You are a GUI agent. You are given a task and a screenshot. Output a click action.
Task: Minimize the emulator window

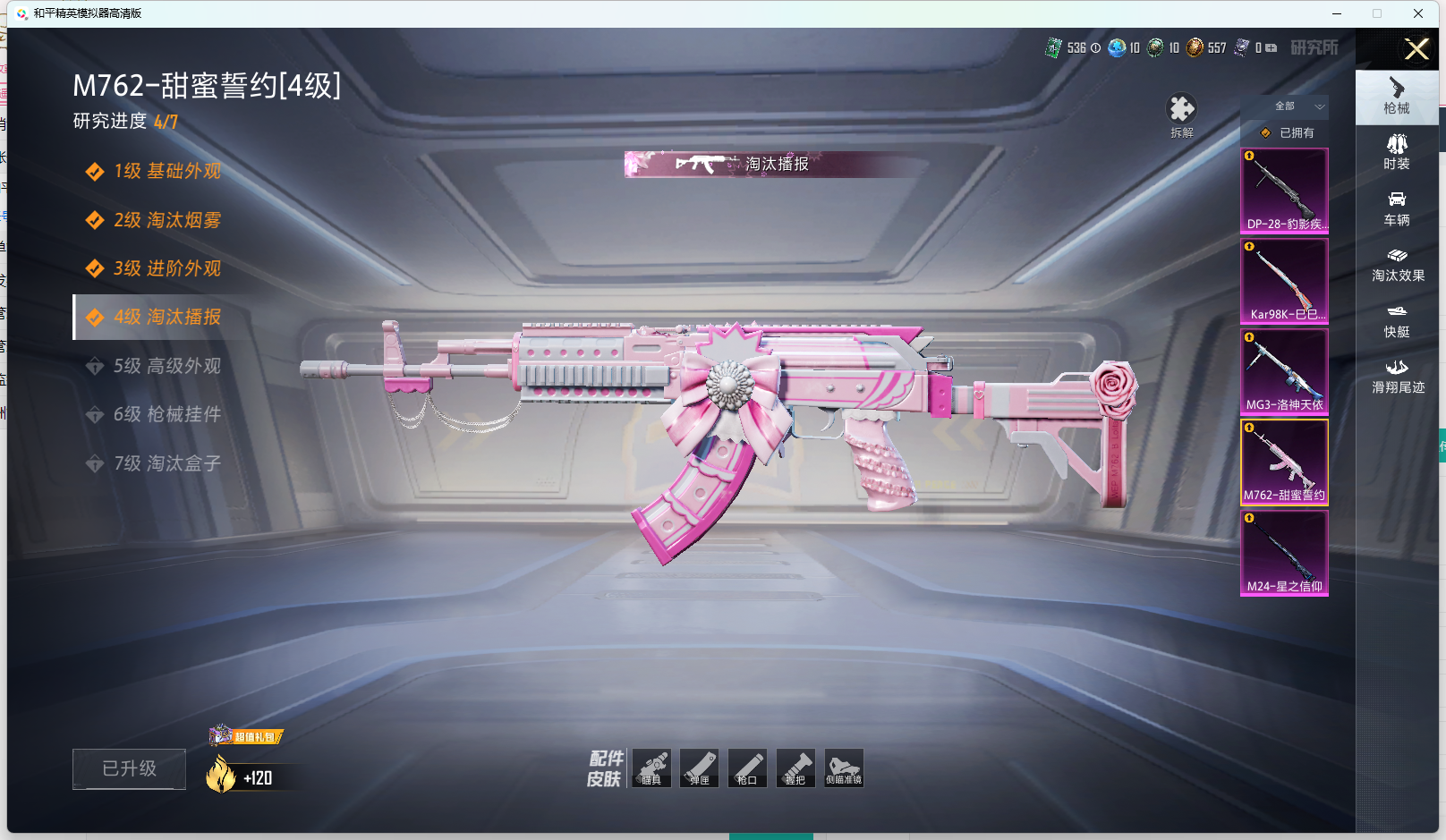[x=1337, y=13]
